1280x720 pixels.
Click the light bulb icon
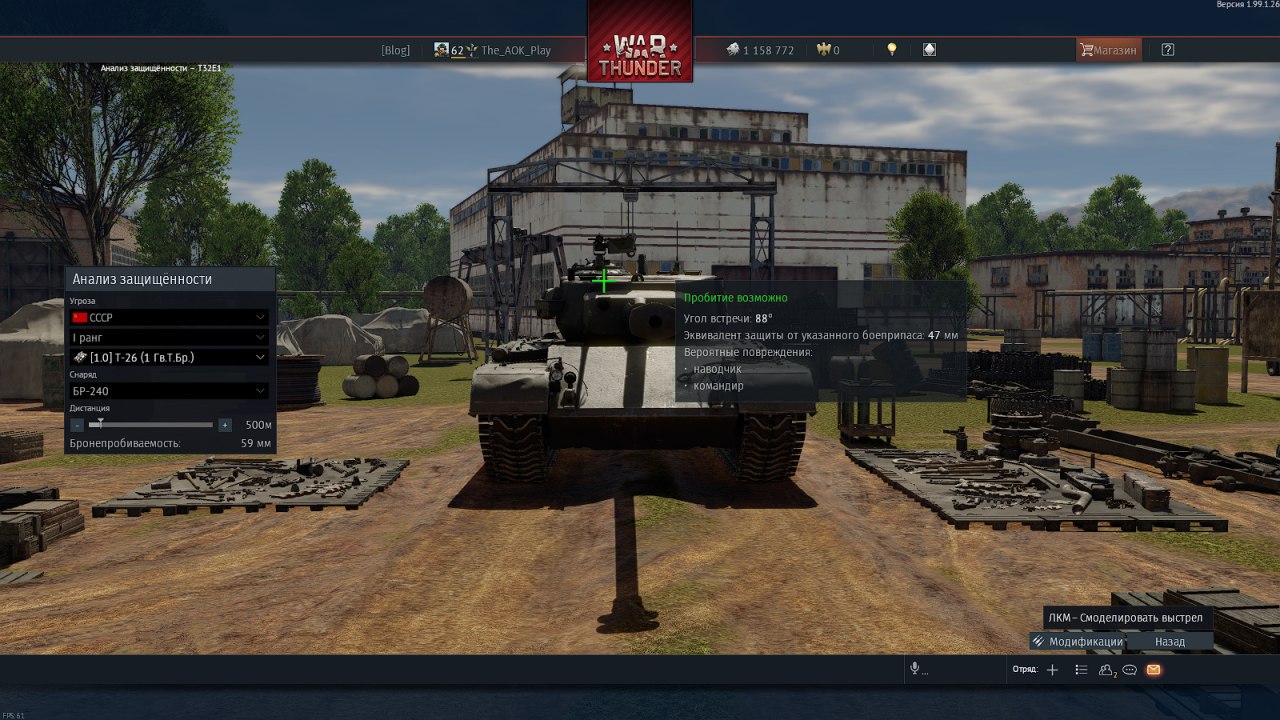click(892, 50)
